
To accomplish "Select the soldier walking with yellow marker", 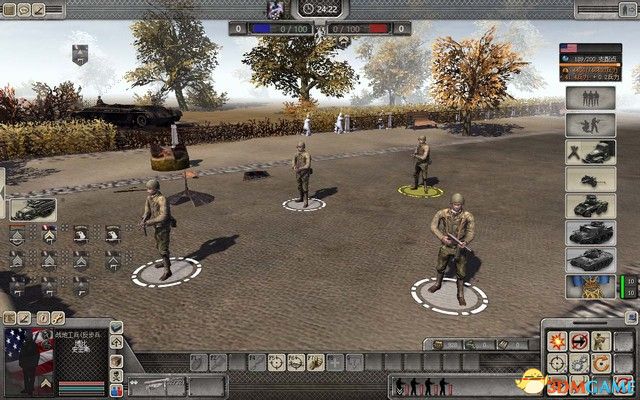I will point(421,163).
